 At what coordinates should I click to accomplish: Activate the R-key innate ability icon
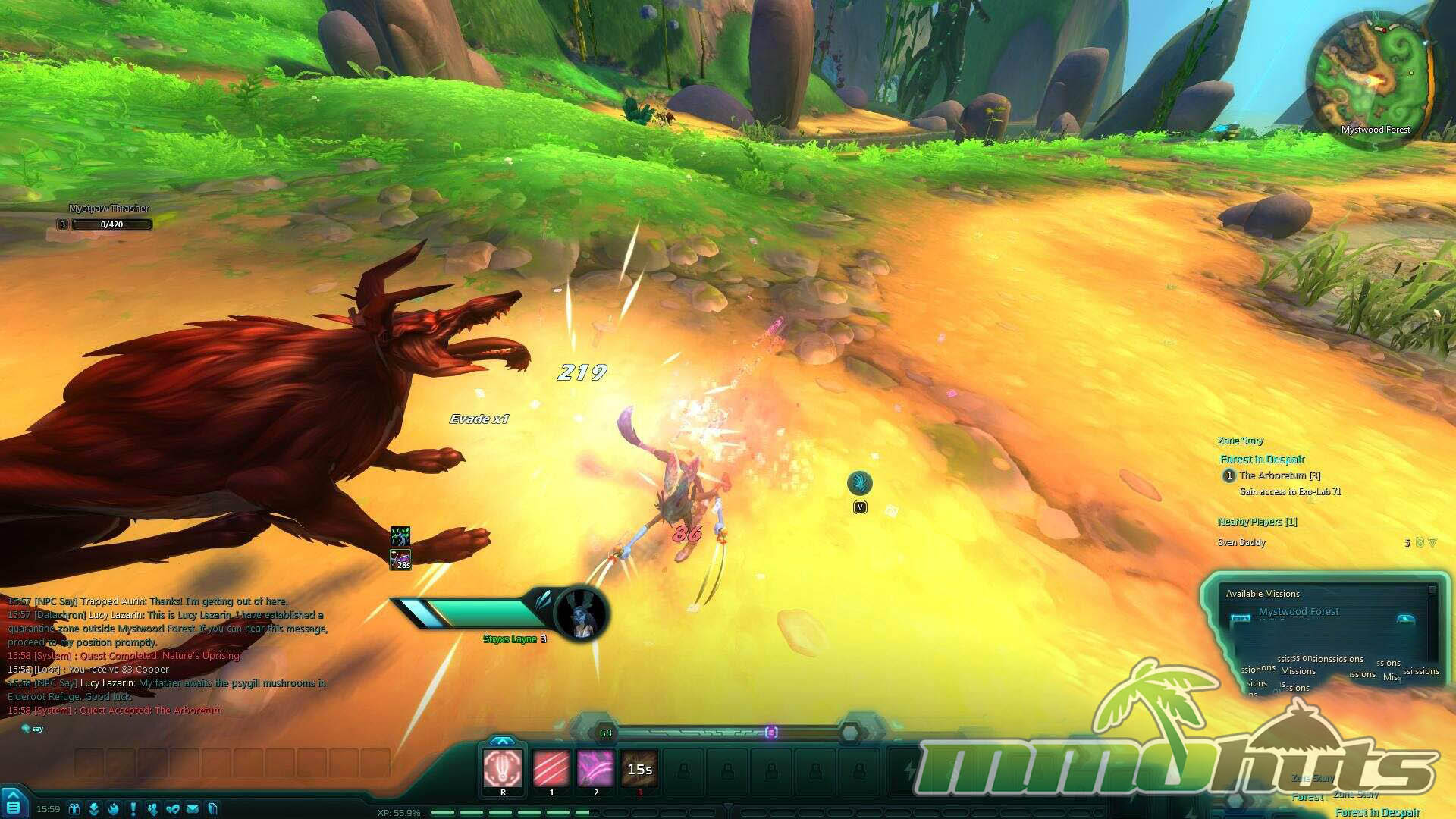click(x=503, y=769)
